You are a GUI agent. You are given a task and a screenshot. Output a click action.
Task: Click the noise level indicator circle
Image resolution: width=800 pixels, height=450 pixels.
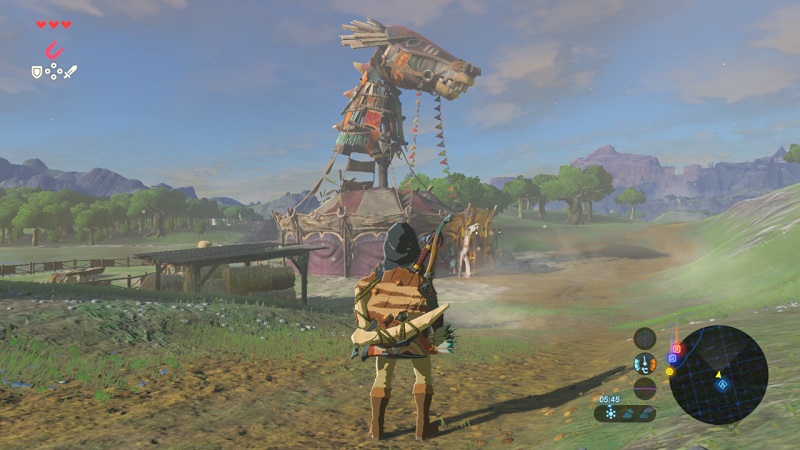(645, 388)
